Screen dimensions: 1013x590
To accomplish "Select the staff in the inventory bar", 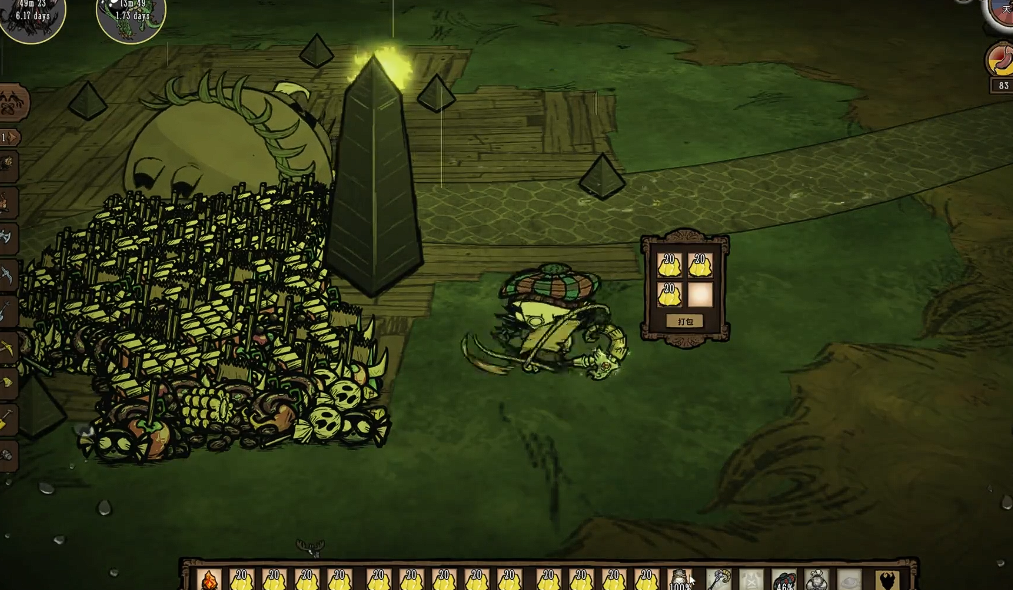I will [x=719, y=580].
